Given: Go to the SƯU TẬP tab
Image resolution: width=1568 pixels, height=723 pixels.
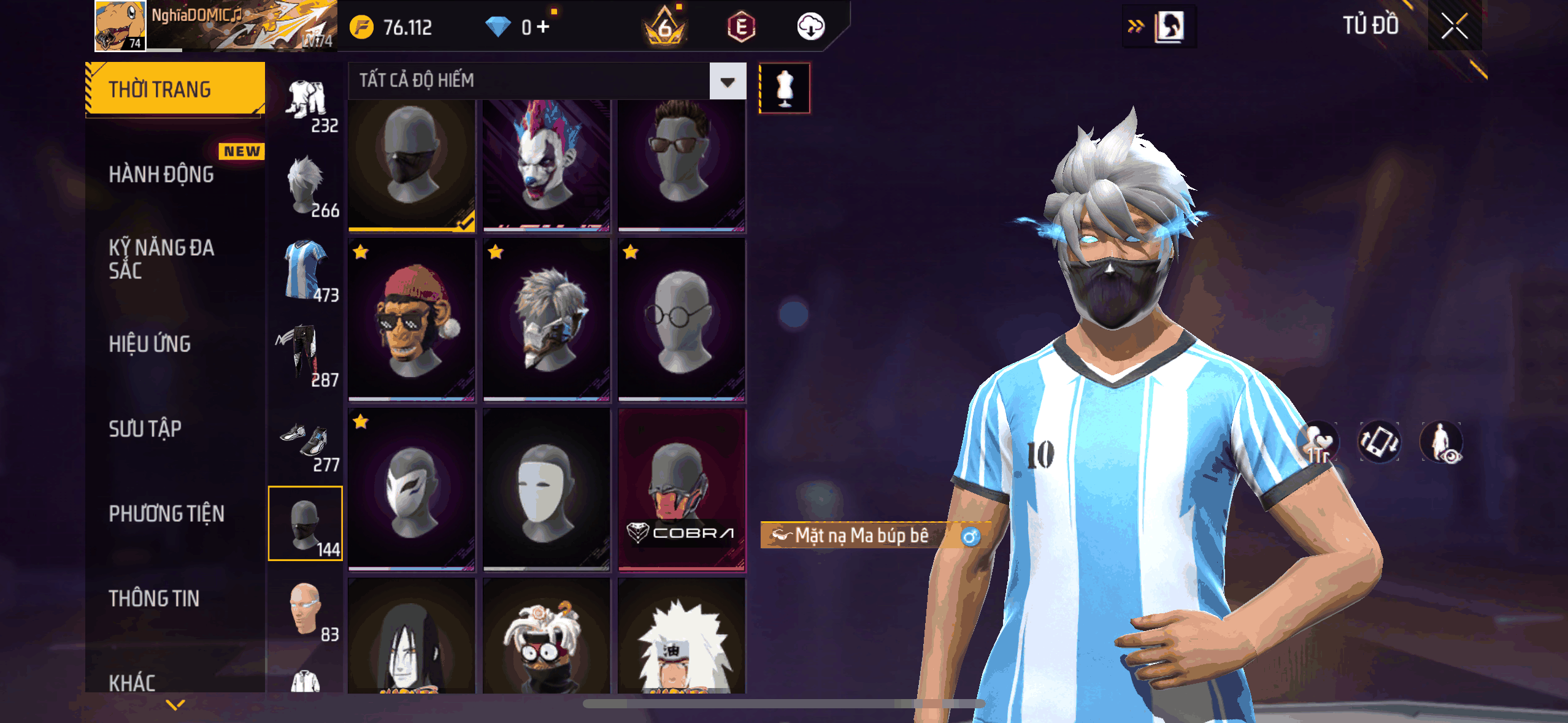Looking at the screenshot, I should [x=145, y=429].
